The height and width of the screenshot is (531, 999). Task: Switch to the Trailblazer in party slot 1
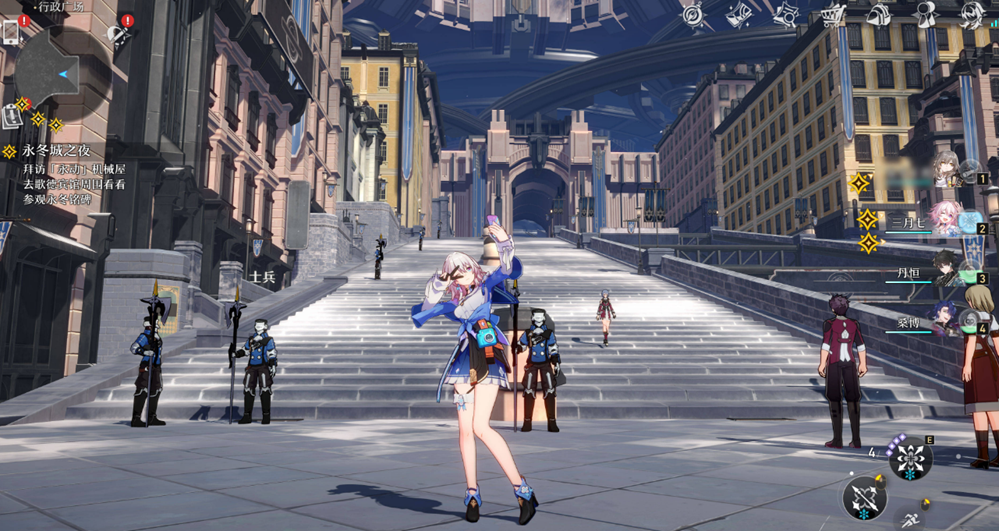(x=949, y=170)
